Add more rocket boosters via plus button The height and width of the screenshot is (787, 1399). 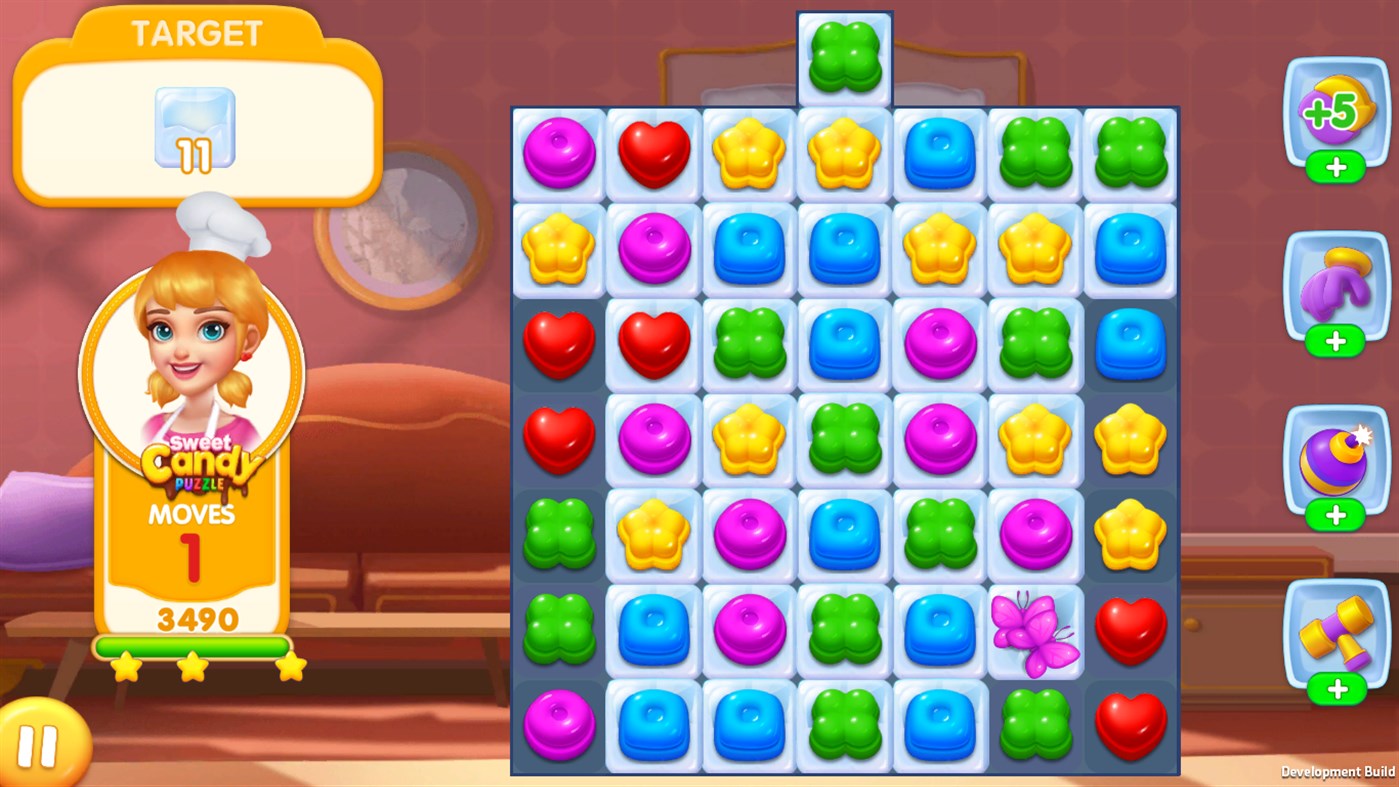[x=1335, y=515]
